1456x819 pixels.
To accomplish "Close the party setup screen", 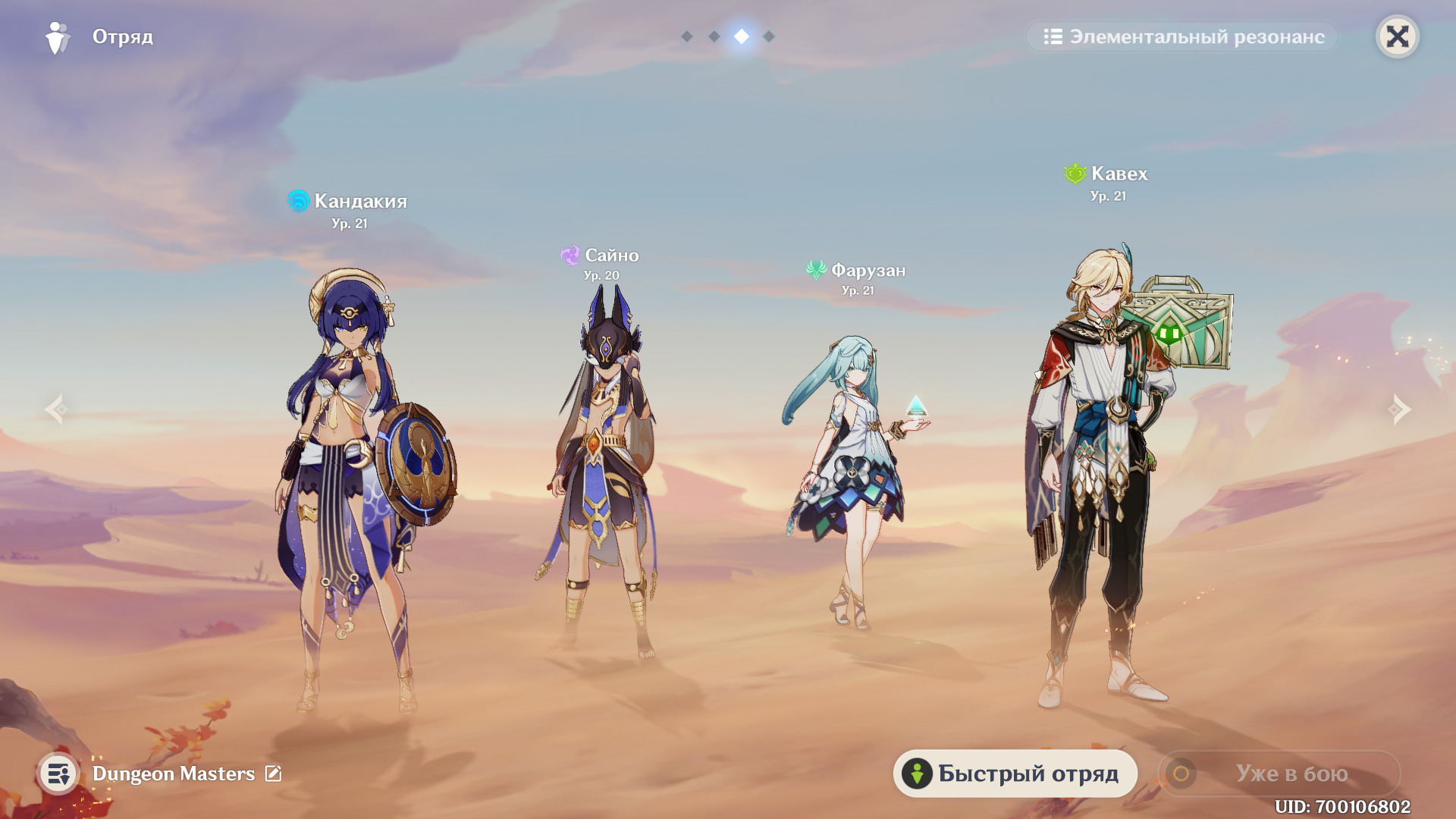I will tap(1397, 36).
